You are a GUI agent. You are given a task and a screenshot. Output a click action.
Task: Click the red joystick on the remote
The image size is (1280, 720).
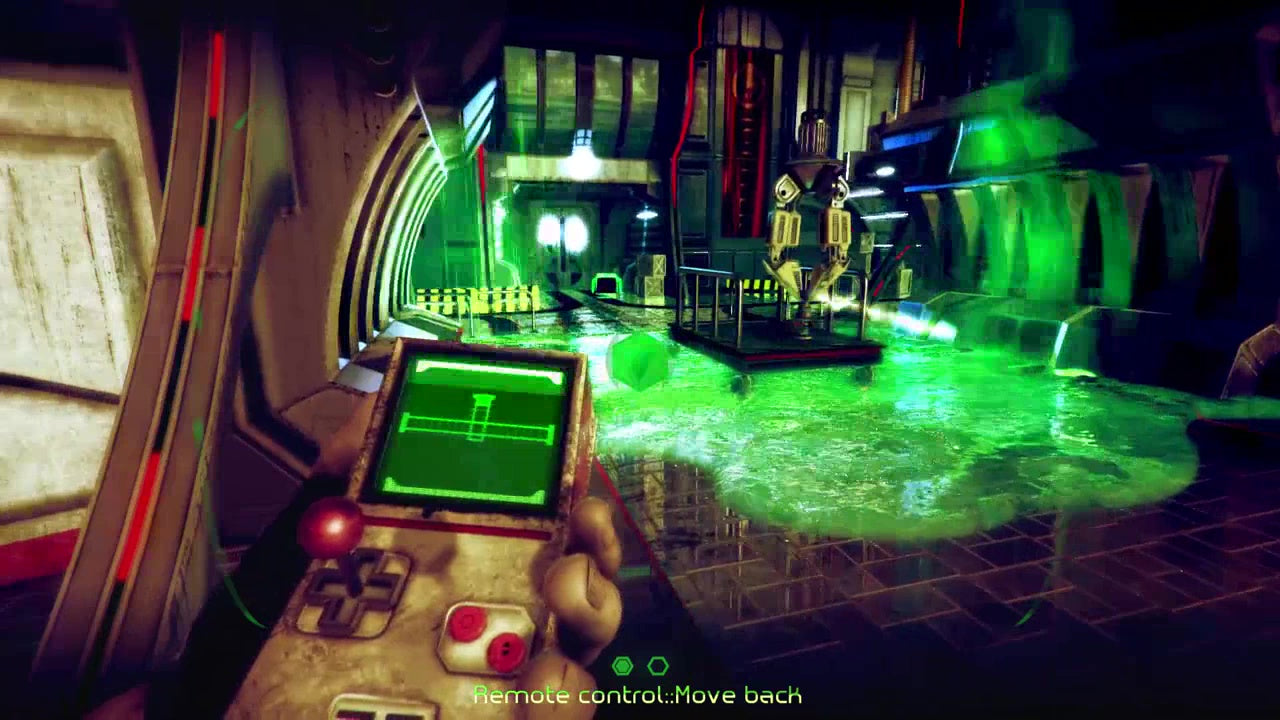(x=330, y=525)
